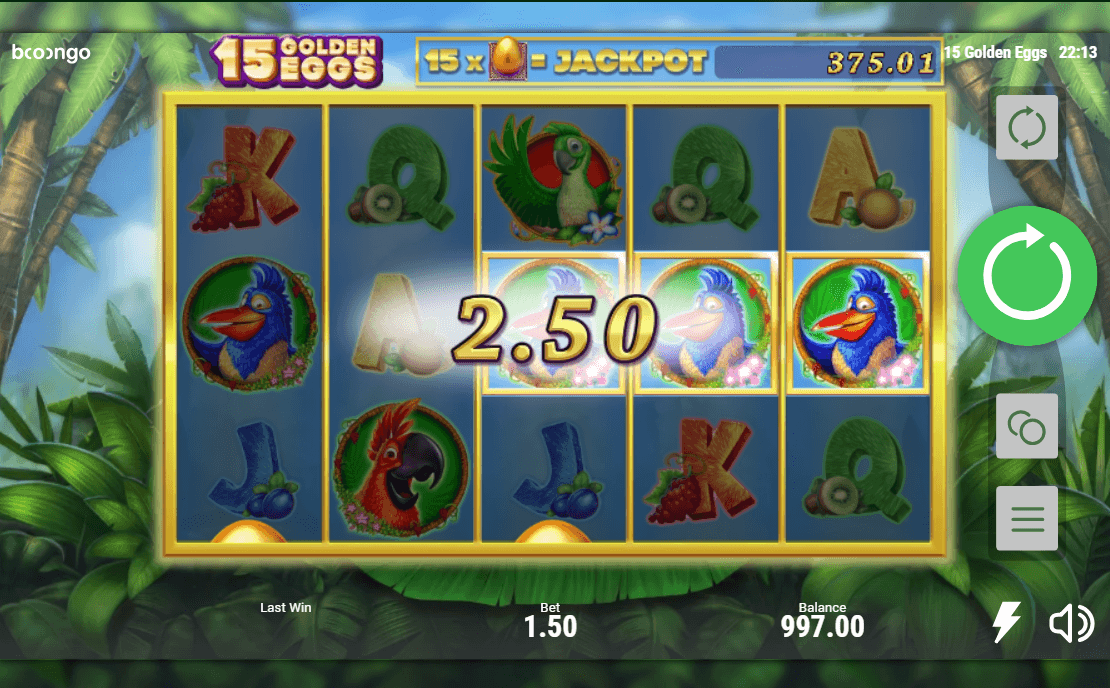
Task: Click the Booongo logo
Action: point(51,53)
